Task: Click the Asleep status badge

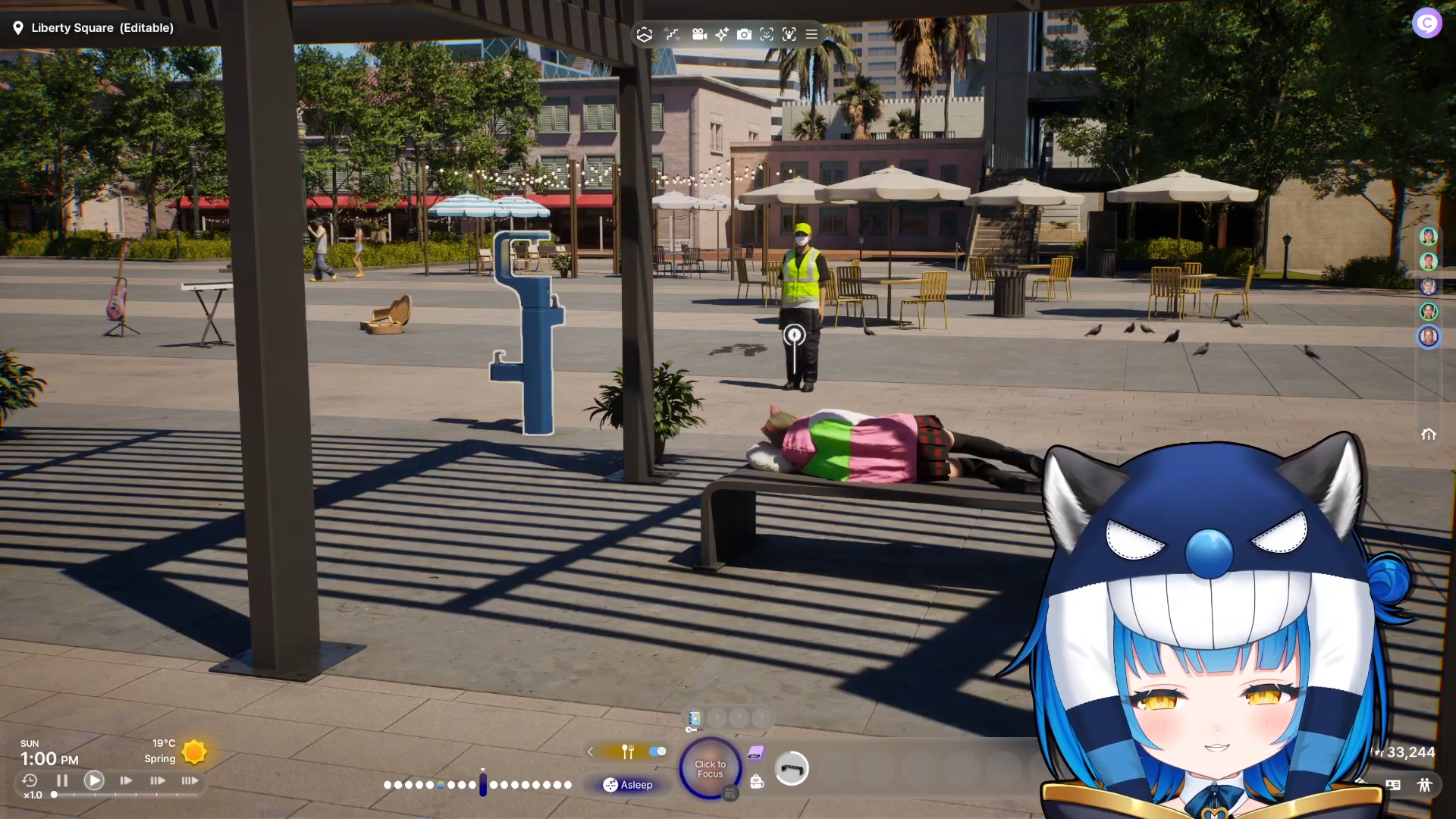Action: click(628, 785)
